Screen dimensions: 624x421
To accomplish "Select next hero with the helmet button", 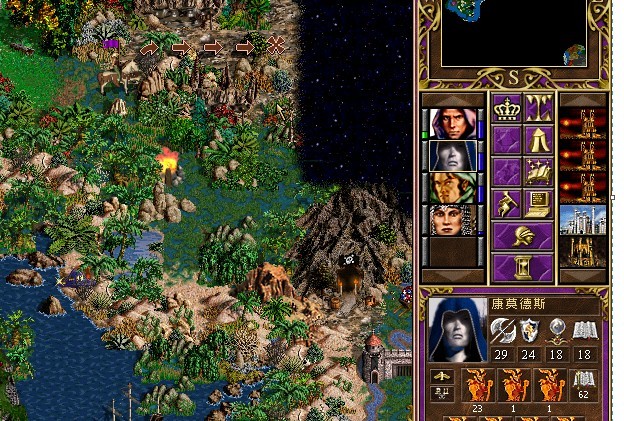I will pyautogui.click(x=522, y=236).
